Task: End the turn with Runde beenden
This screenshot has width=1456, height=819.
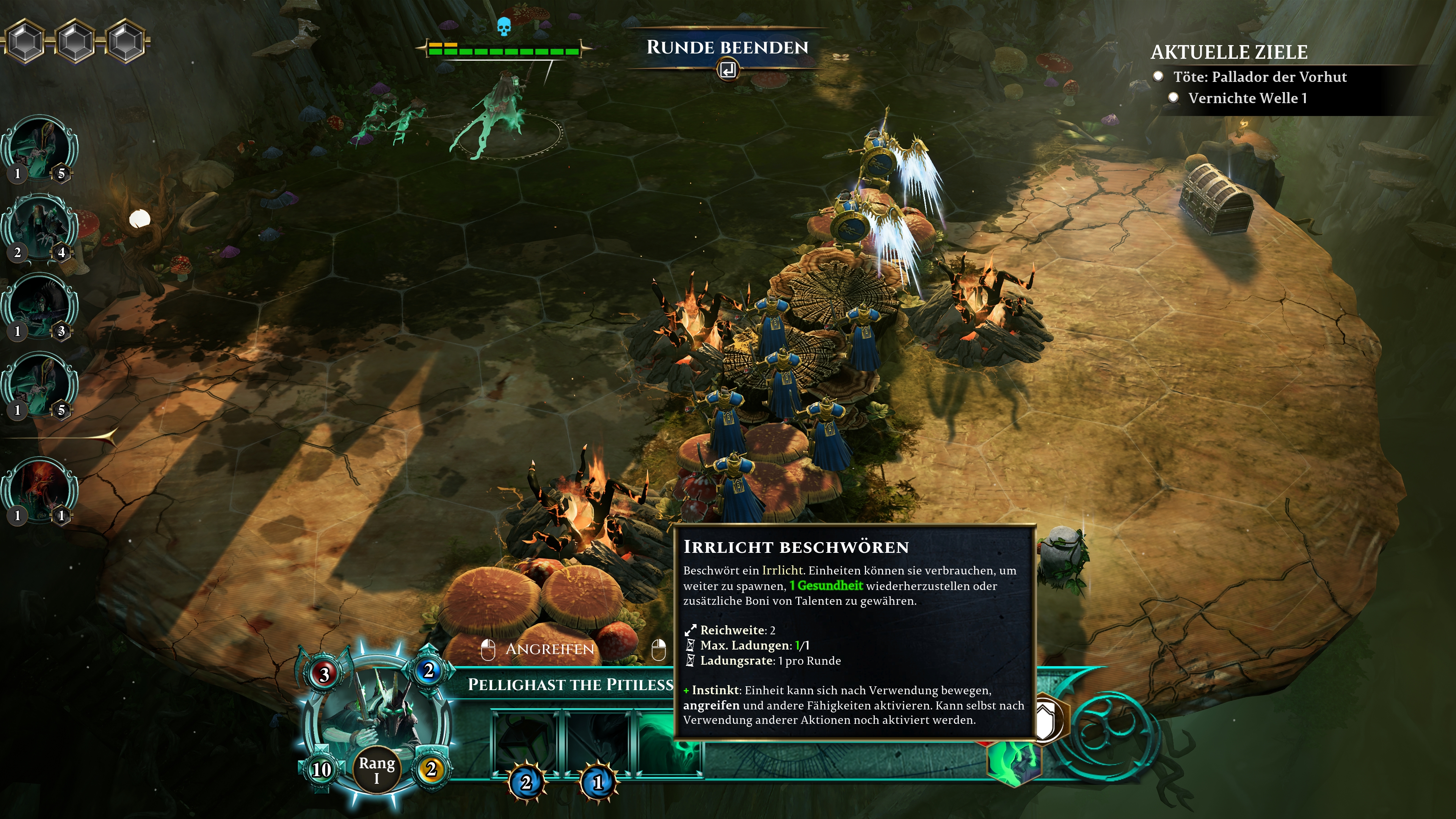Action: point(727,48)
